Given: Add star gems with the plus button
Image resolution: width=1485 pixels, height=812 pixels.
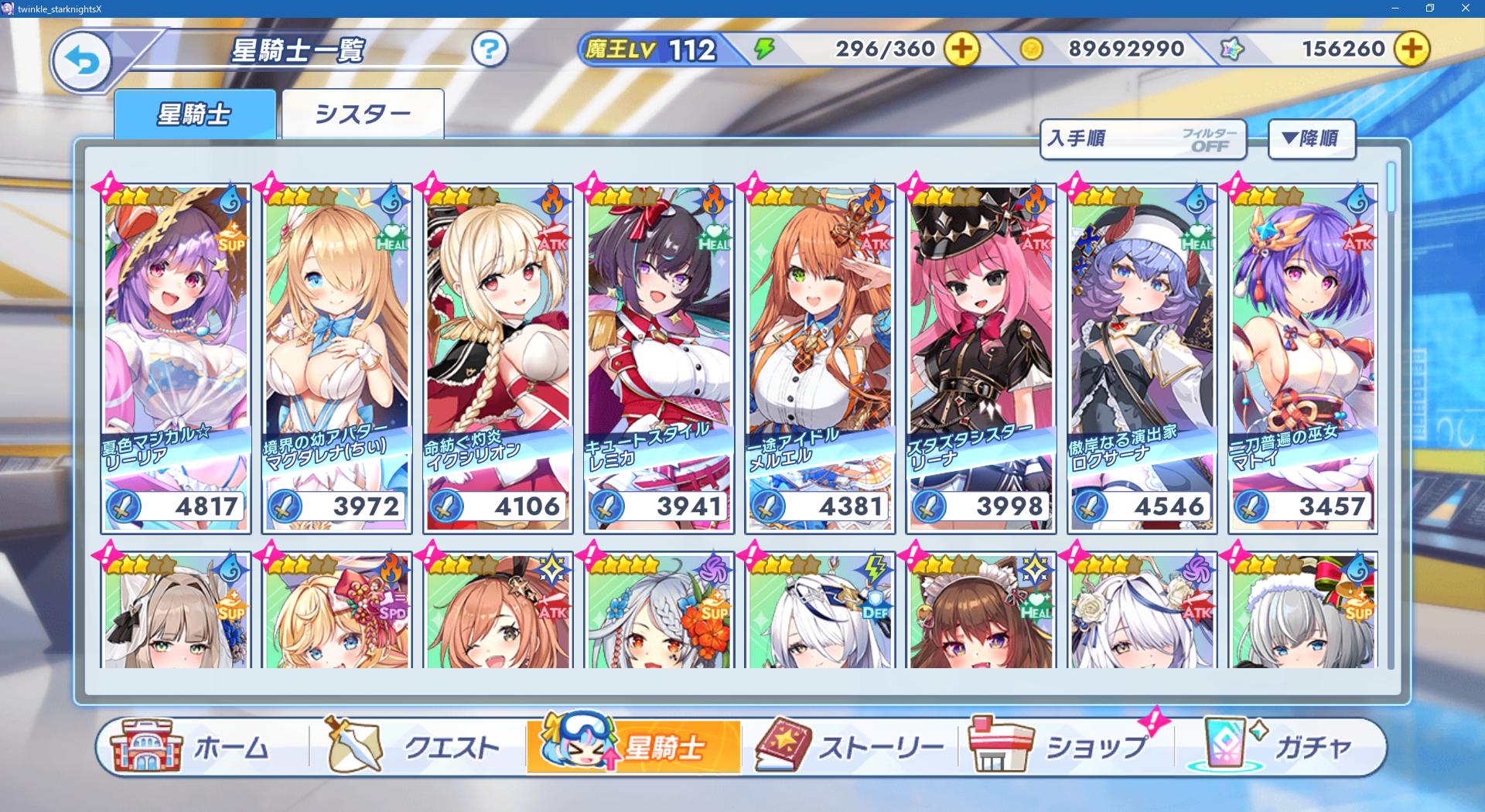Looking at the screenshot, I should [1412, 49].
